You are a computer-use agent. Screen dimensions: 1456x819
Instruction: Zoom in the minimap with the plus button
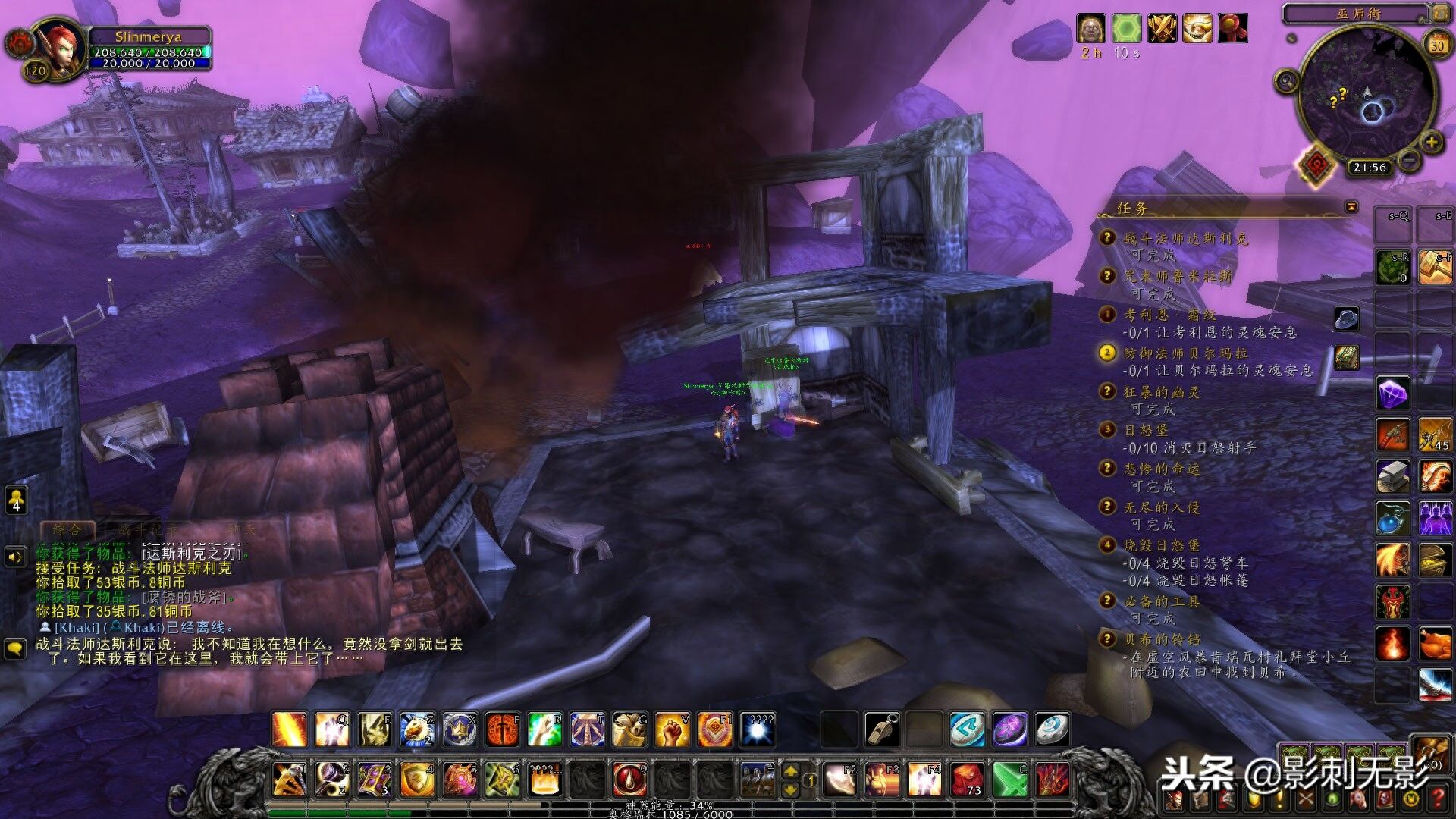coord(1431,142)
